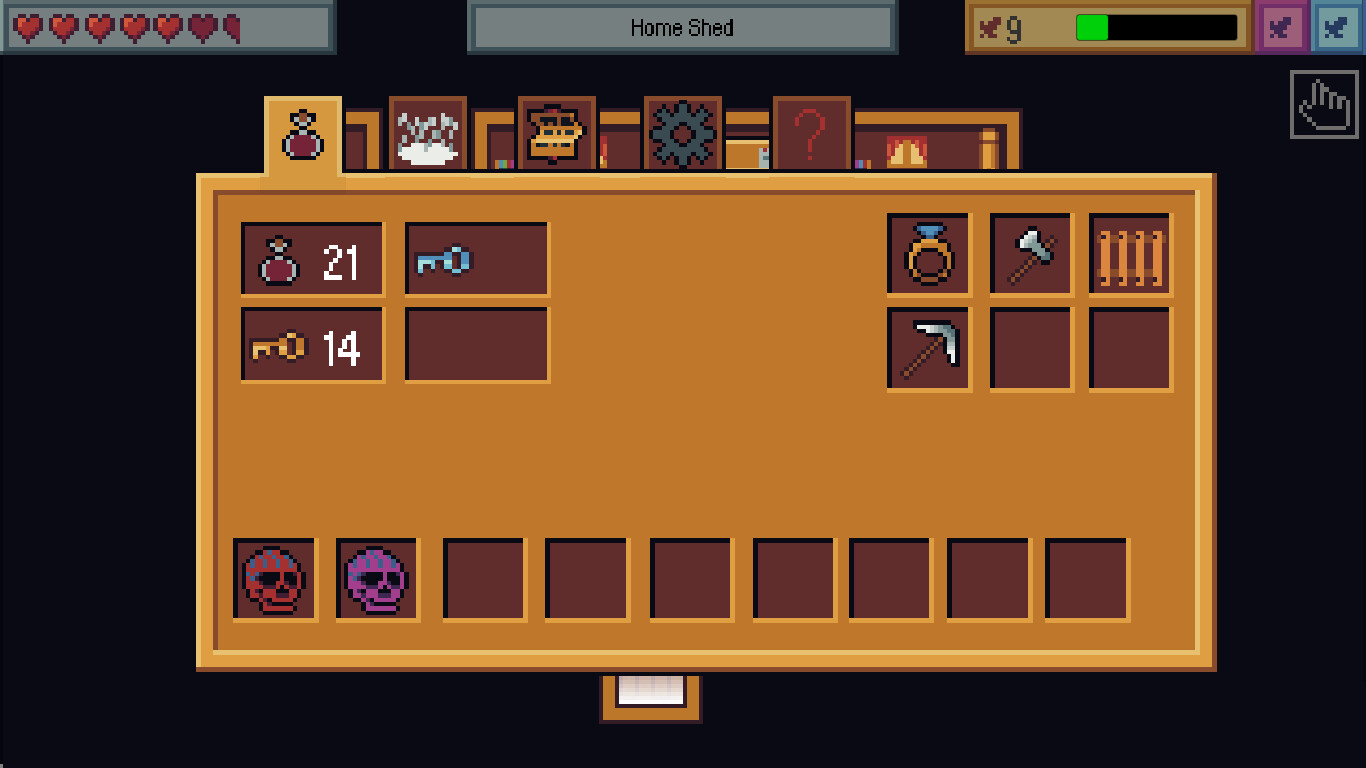
Task: Select the pickaxe in the equipment slots
Action: (x=928, y=349)
